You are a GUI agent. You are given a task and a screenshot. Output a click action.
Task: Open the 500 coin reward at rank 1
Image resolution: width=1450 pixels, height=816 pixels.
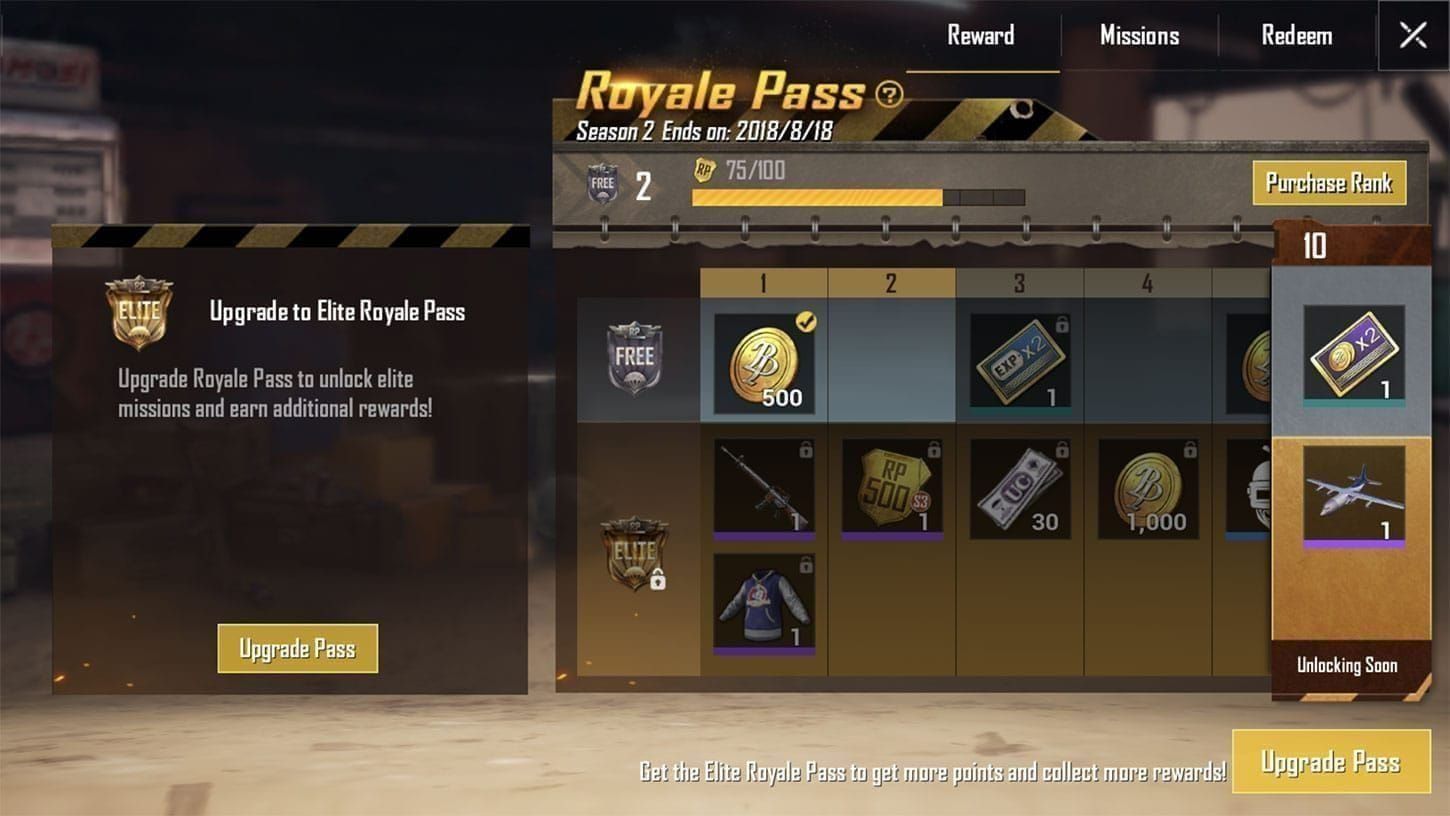click(x=763, y=362)
